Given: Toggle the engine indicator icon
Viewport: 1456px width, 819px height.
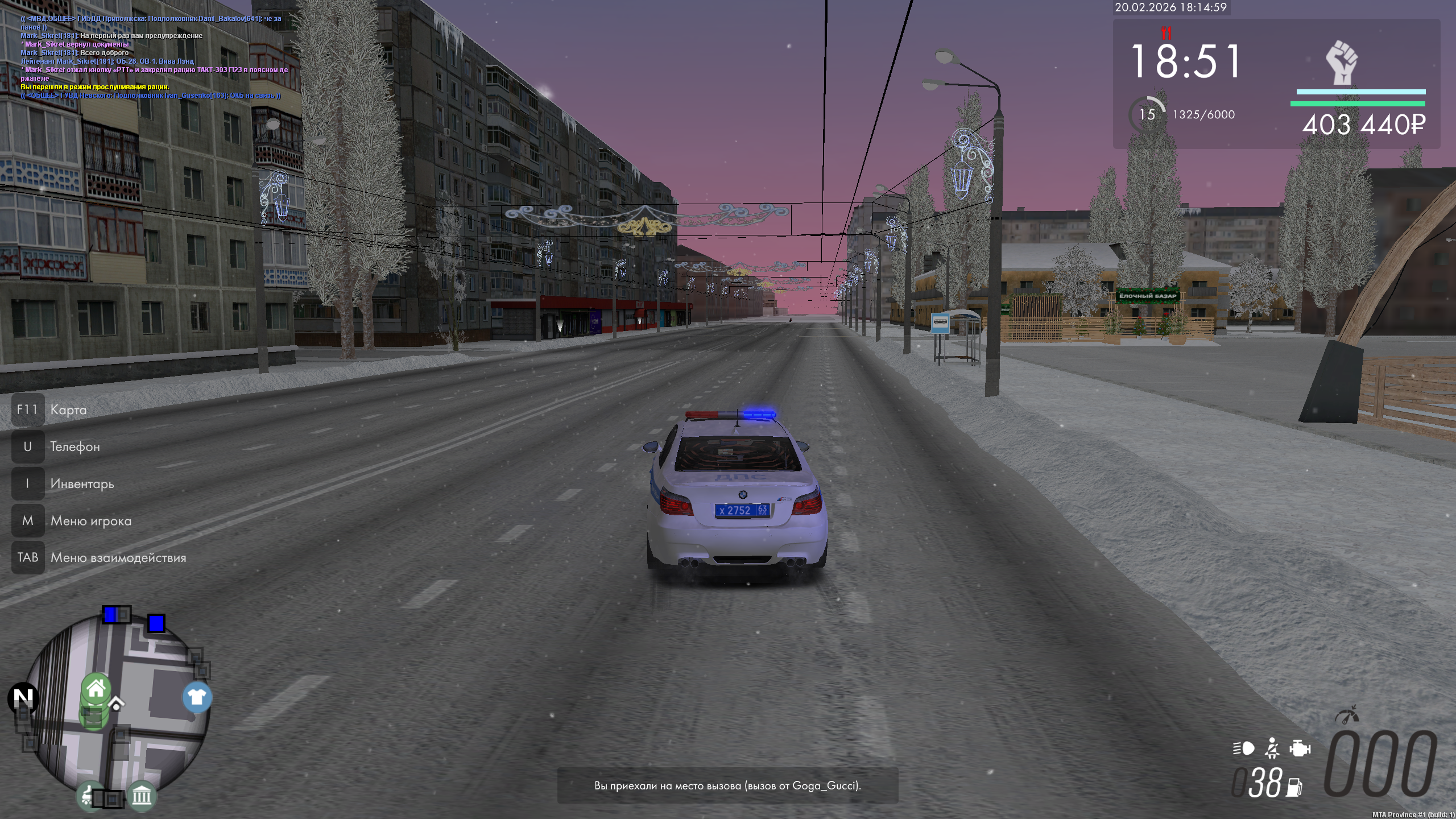Looking at the screenshot, I should 1300,748.
